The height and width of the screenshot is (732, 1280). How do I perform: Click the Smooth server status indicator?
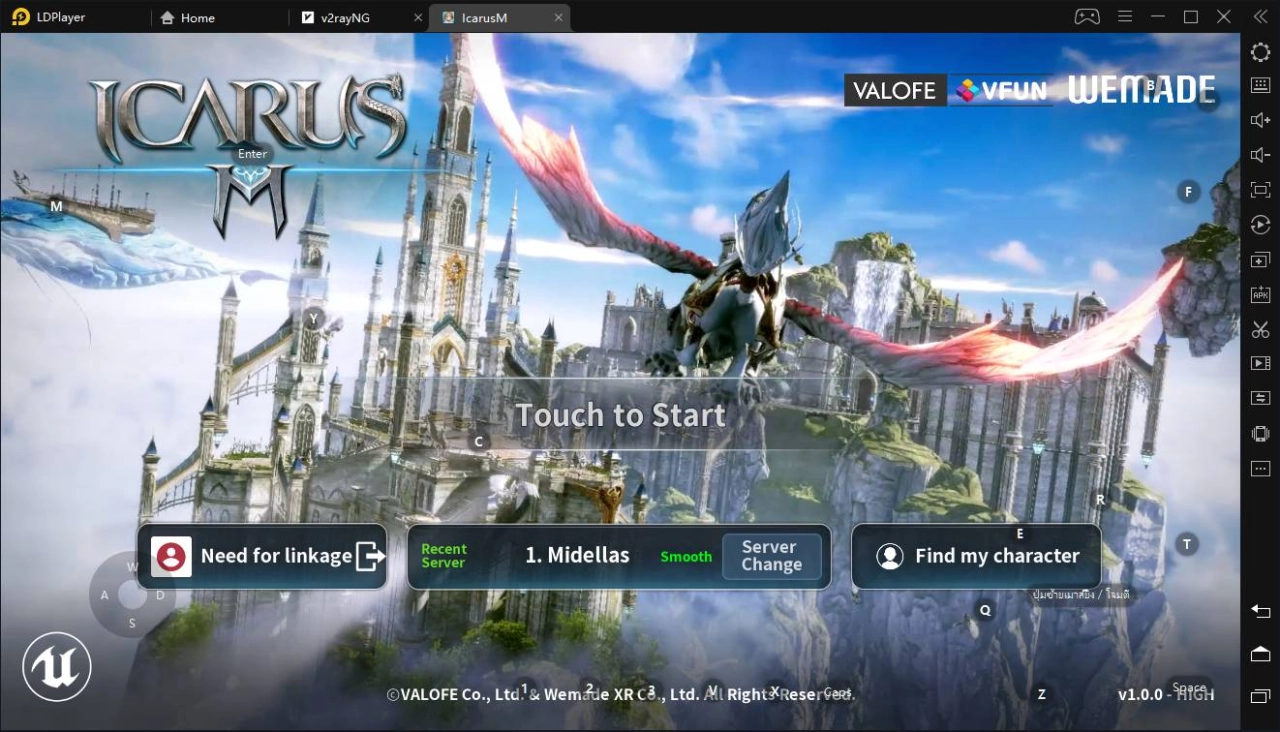coord(686,556)
